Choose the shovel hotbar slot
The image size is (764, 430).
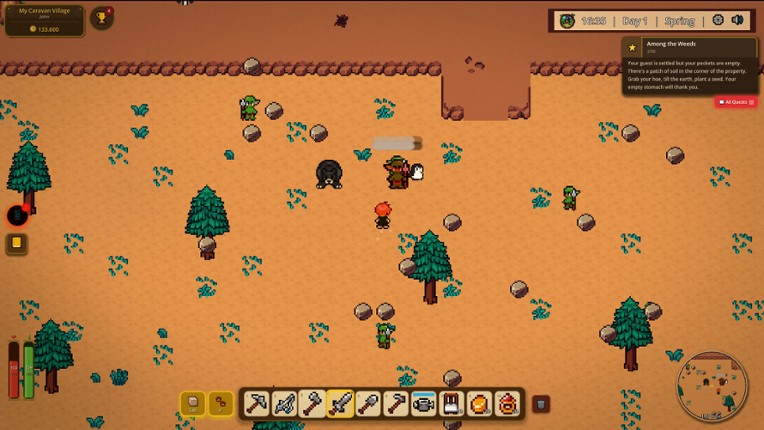(368, 404)
